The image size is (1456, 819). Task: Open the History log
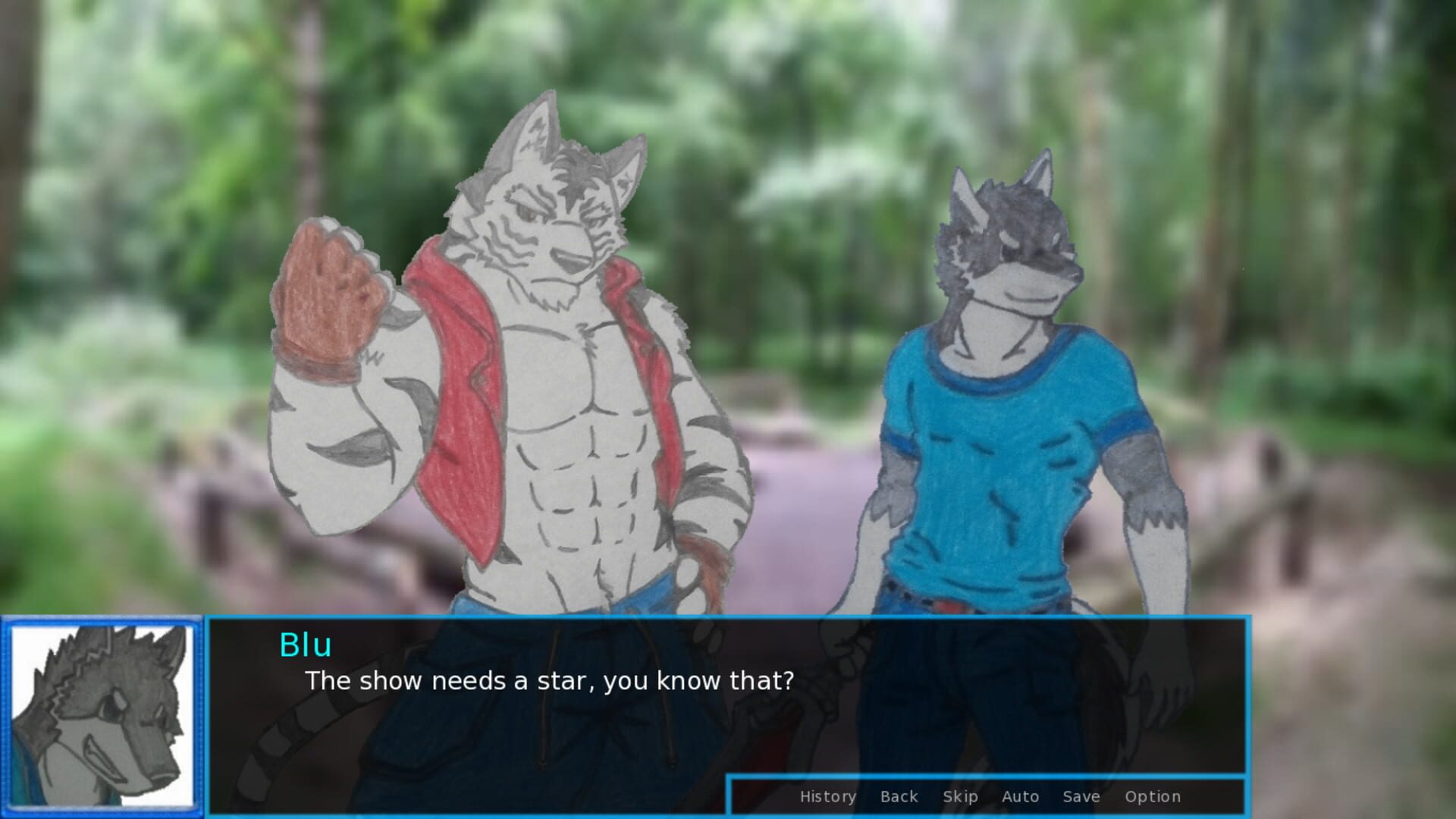pos(827,796)
